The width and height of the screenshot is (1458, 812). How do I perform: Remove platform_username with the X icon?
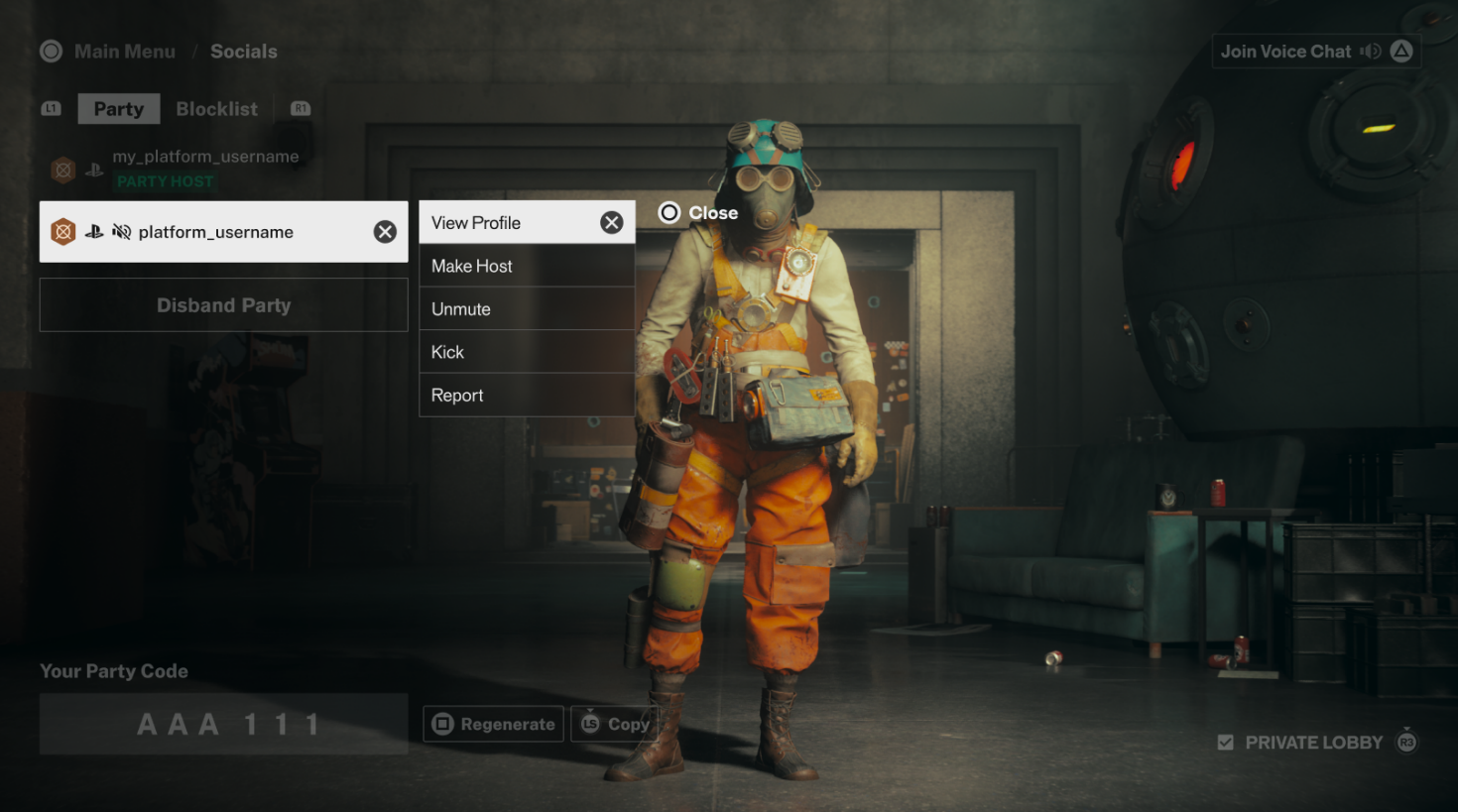pyautogui.click(x=385, y=232)
